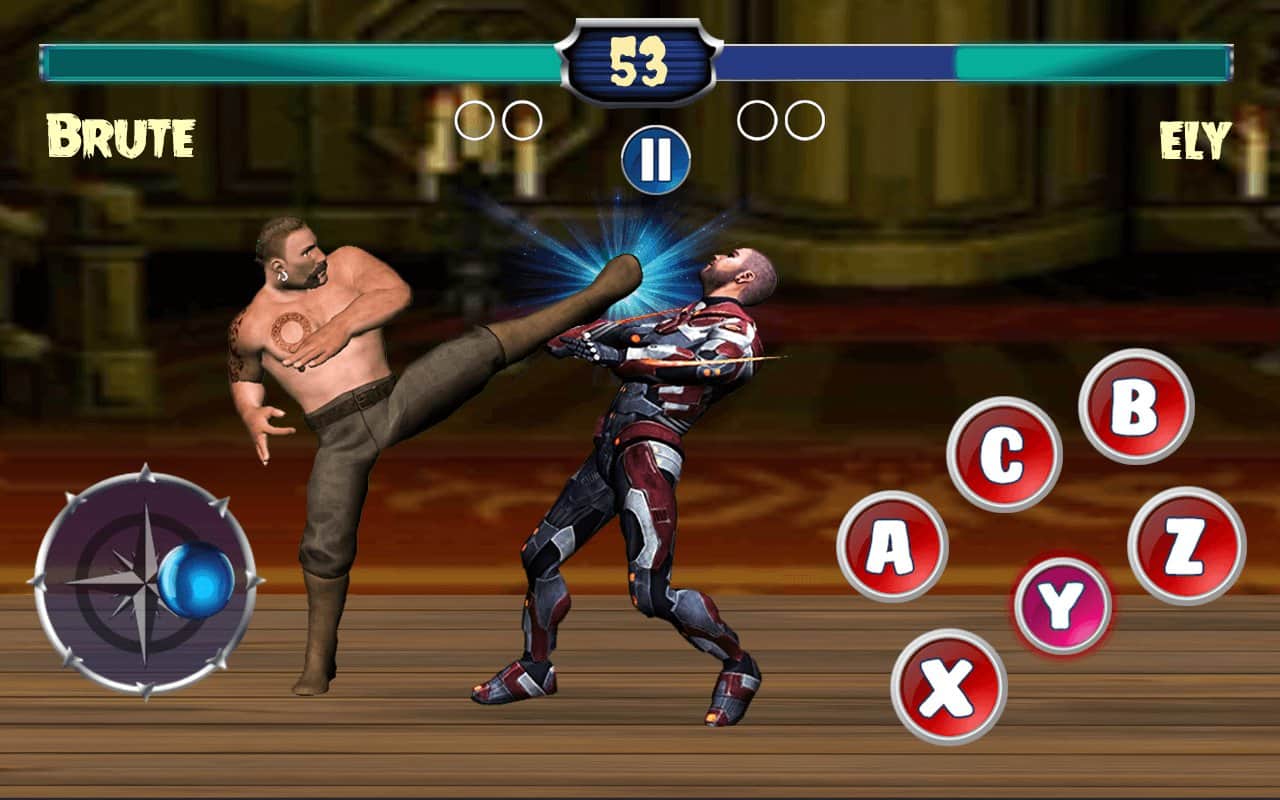Click the red Z attack button

point(1186,546)
